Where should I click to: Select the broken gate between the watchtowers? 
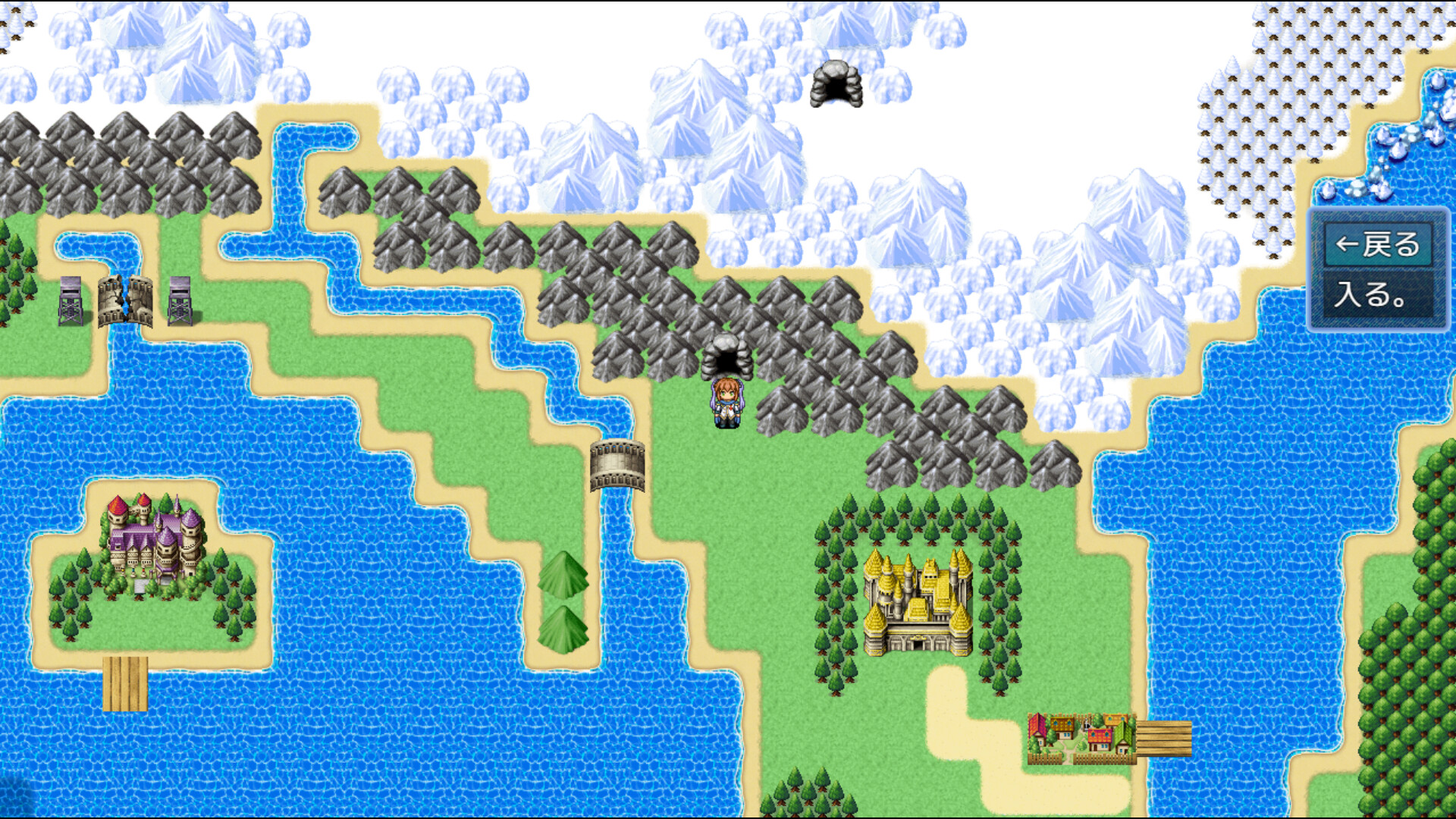124,303
